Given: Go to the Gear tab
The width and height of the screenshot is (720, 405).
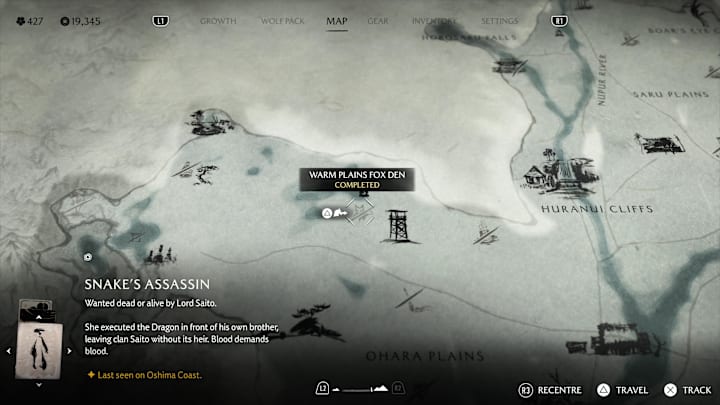Looking at the screenshot, I should [x=378, y=20].
